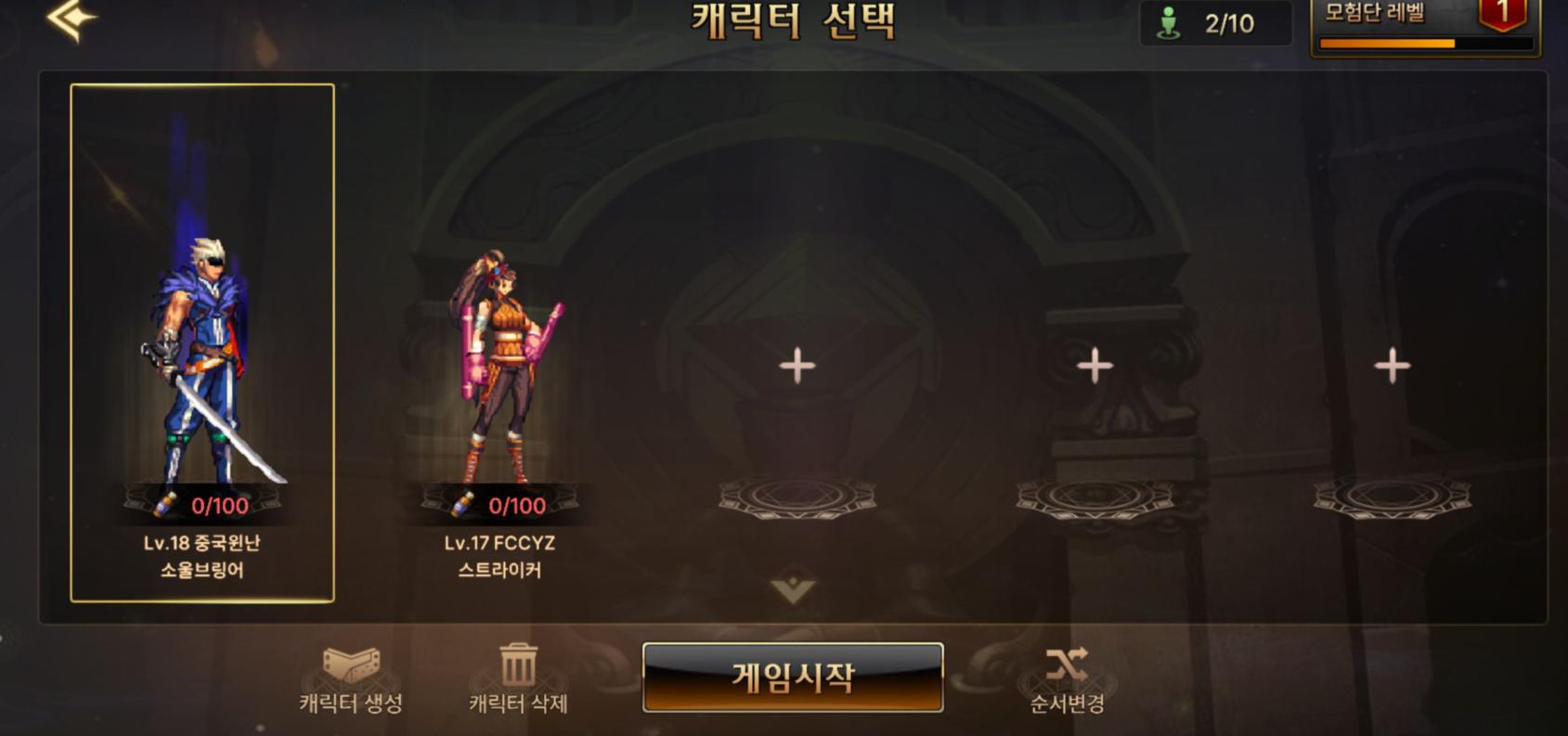Viewport: 1568px width, 736px height.
Task: Click the 캐릭터 생성 text label
Action: [350, 703]
